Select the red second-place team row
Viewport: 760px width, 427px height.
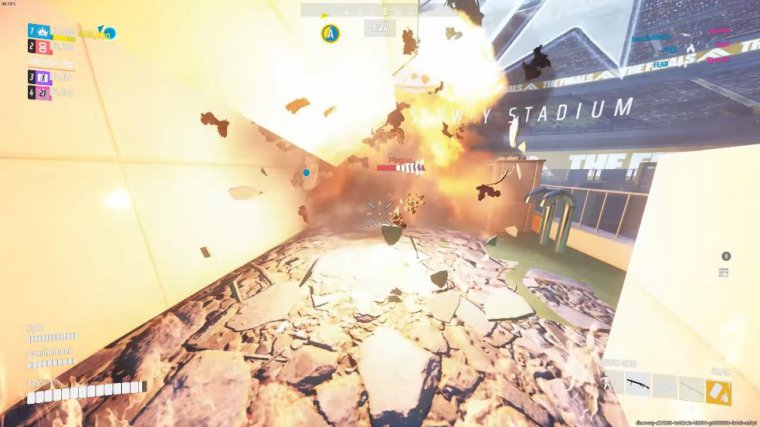pos(40,46)
